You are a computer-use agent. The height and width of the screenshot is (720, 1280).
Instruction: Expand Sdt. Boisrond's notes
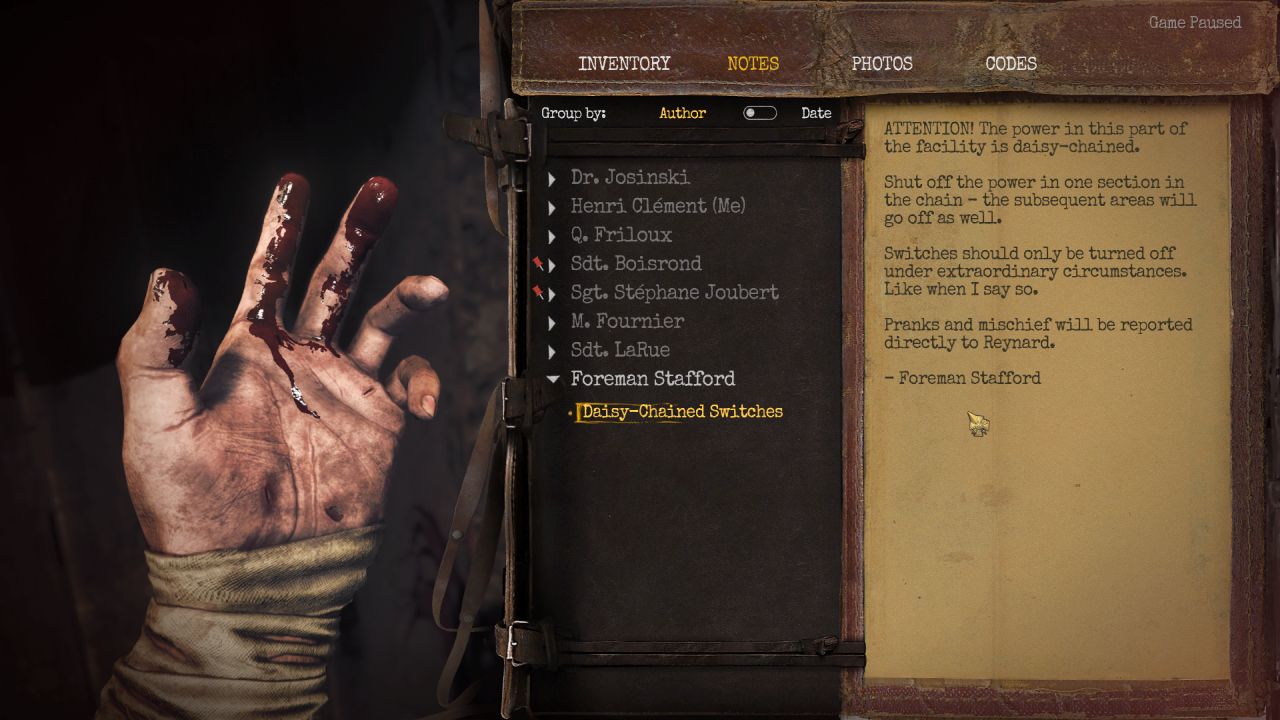coord(636,264)
